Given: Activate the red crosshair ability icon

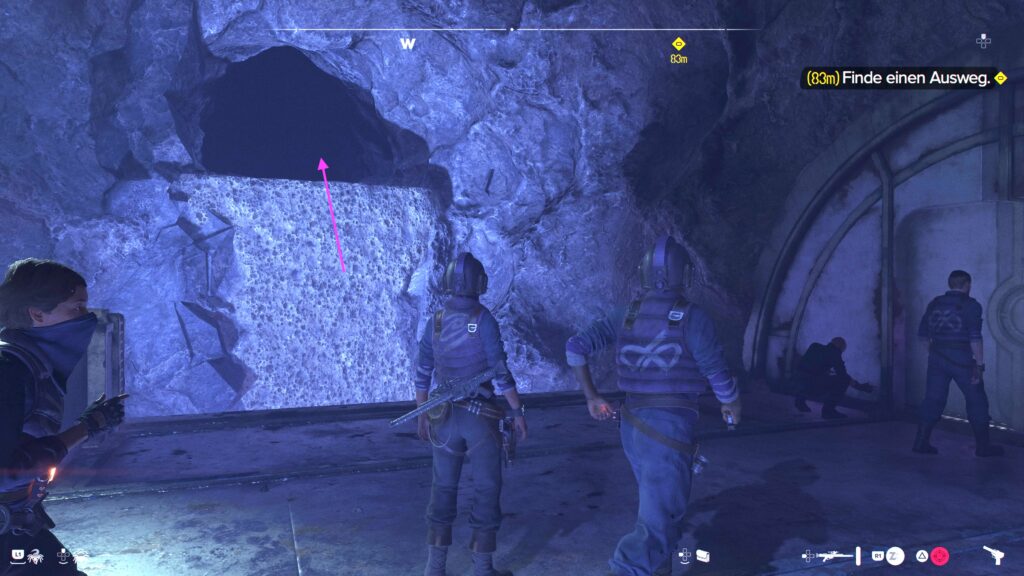Looking at the screenshot, I should coord(939,555).
